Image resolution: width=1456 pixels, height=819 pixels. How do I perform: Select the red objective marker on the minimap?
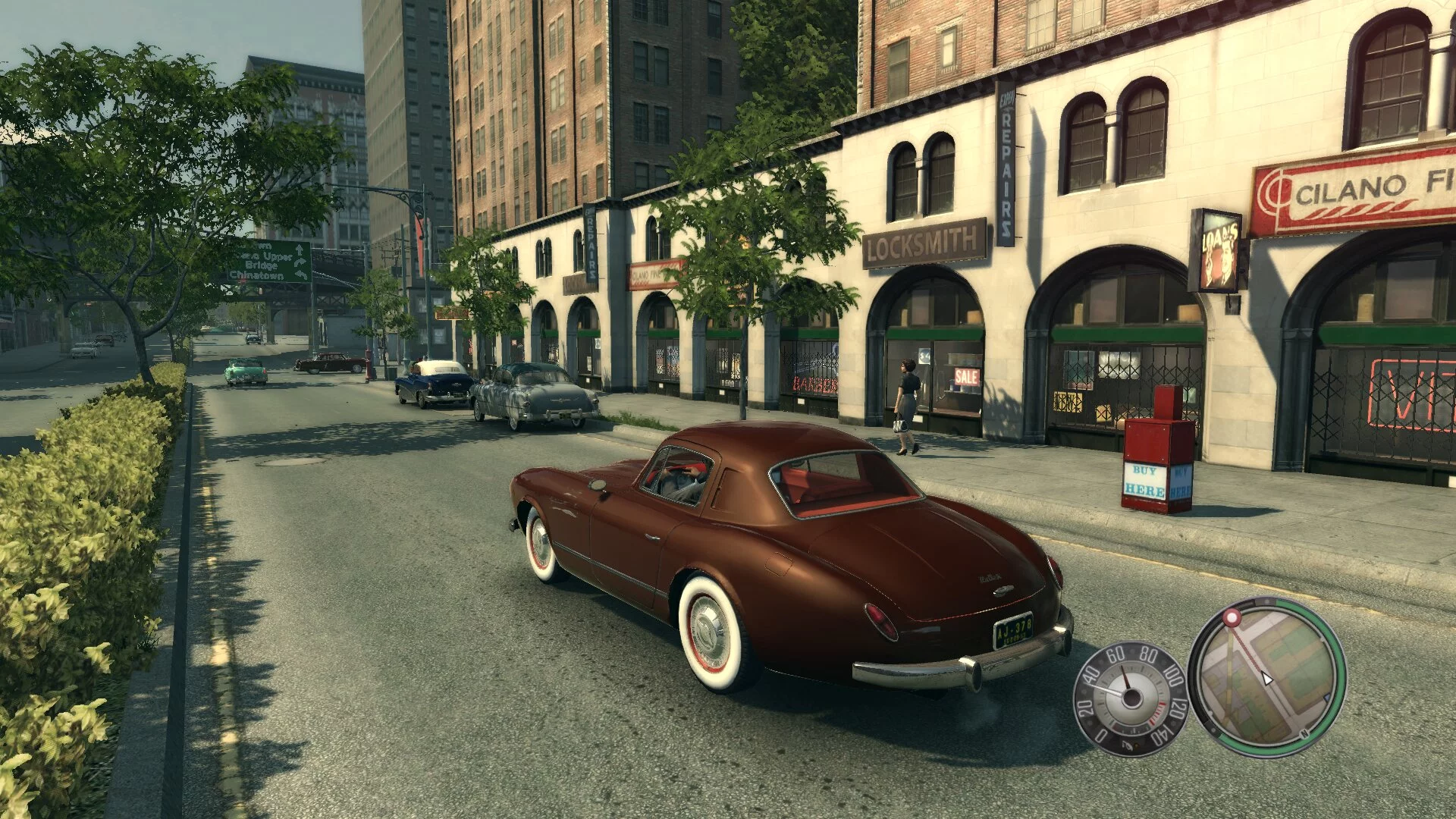[x=1232, y=617]
